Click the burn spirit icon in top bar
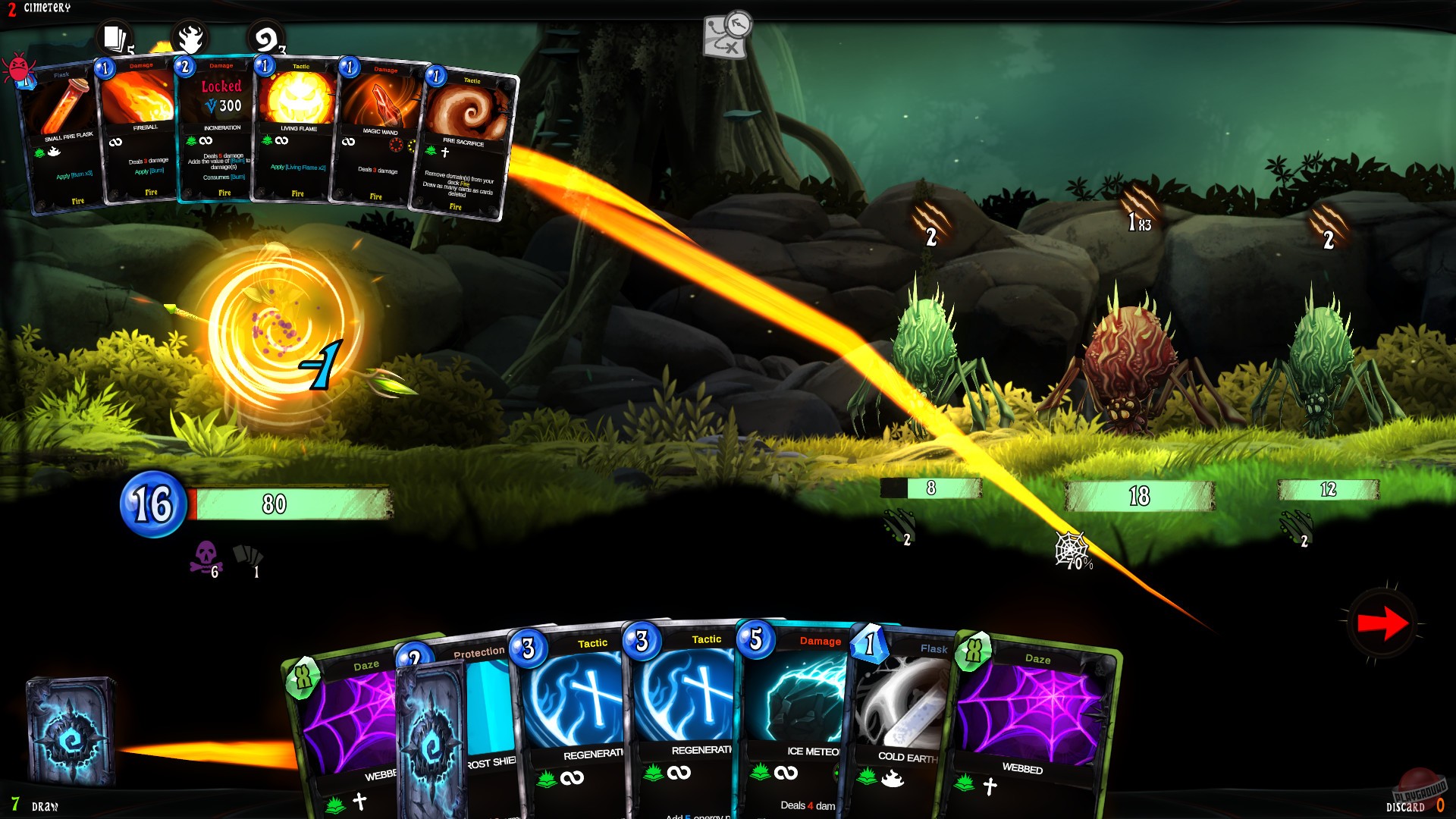1456x819 pixels. click(x=191, y=36)
